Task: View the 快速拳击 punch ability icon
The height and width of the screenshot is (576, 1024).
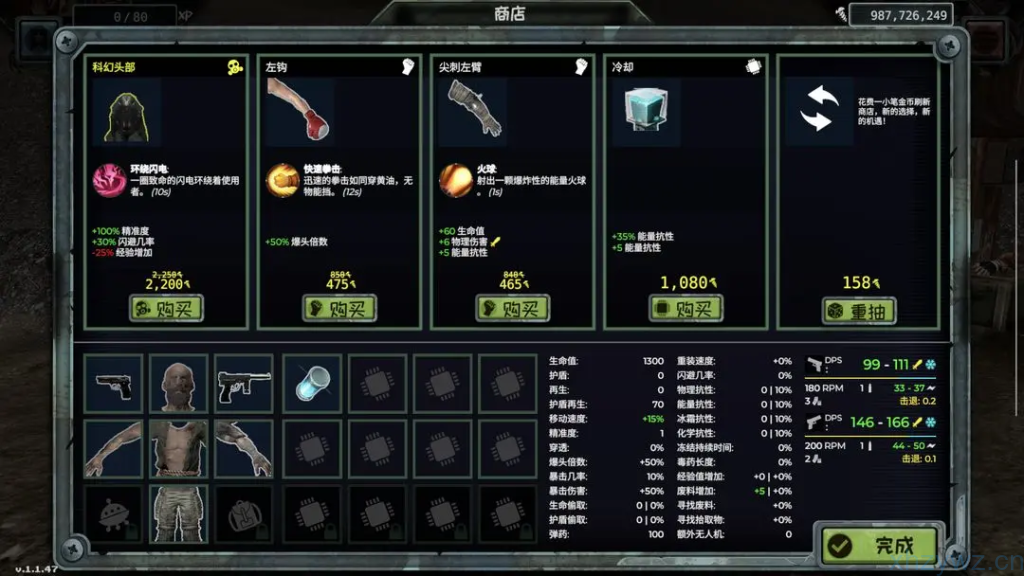Action: pyautogui.click(x=282, y=180)
